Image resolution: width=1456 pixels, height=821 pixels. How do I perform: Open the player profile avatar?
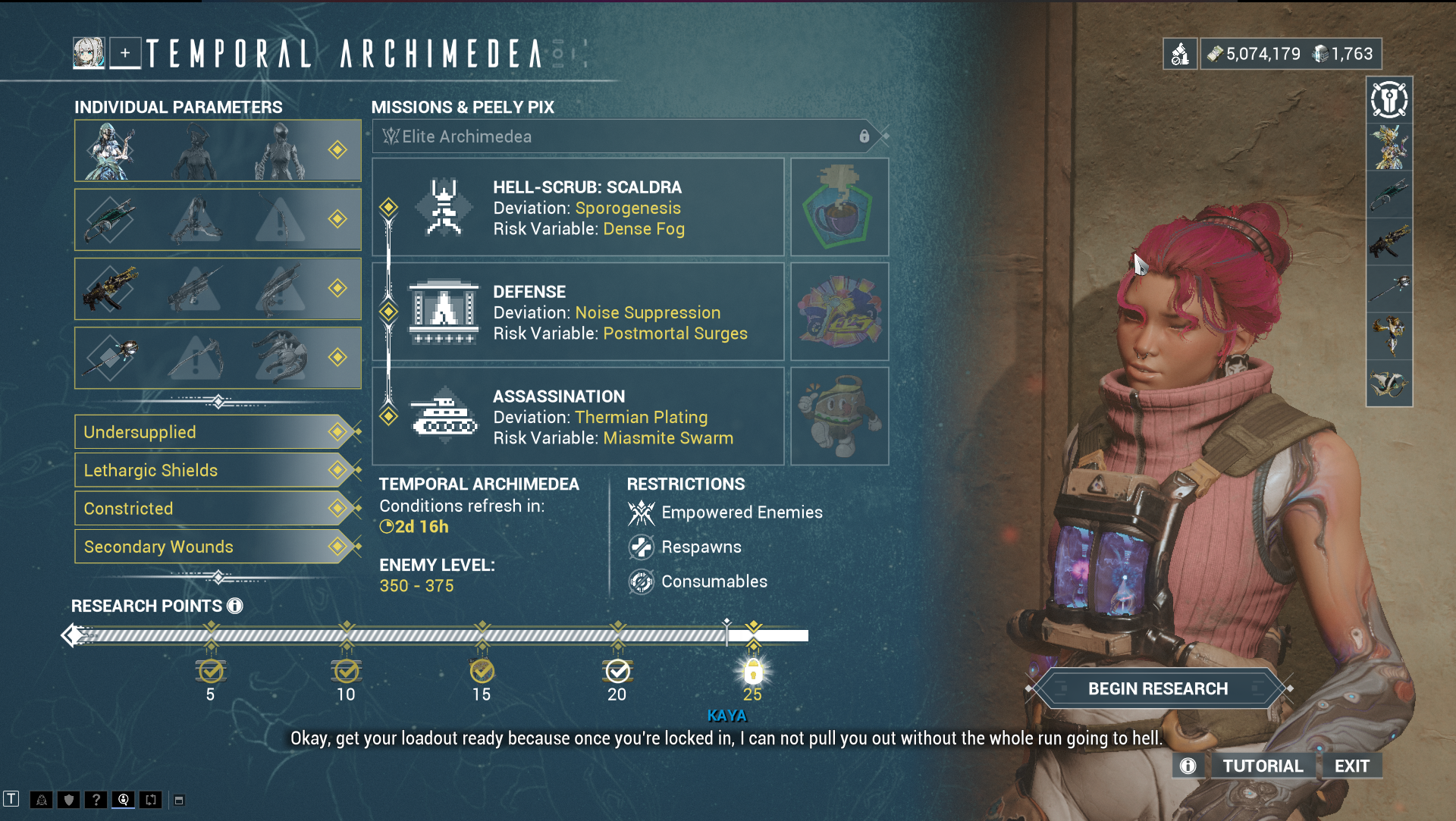(89, 54)
